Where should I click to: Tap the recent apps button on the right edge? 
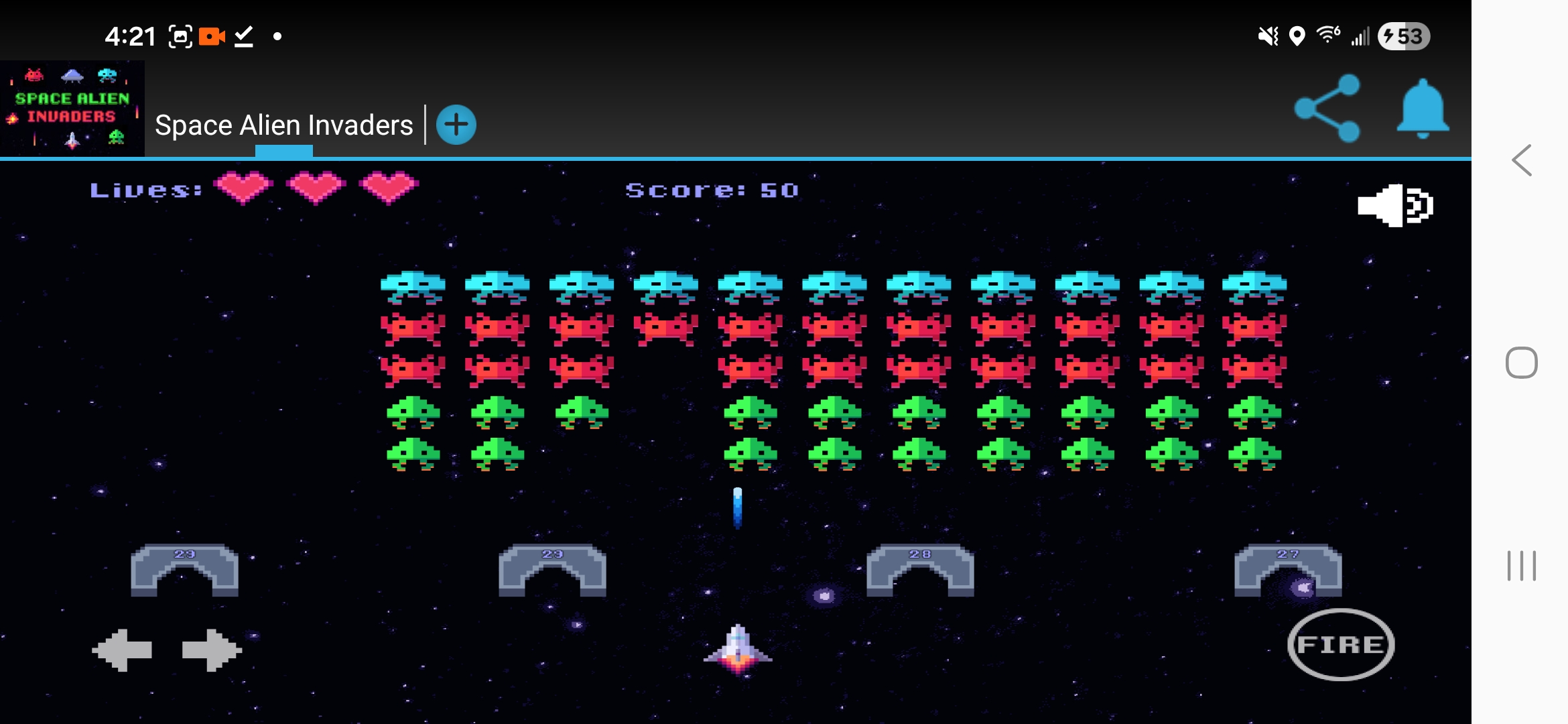(x=1522, y=565)
